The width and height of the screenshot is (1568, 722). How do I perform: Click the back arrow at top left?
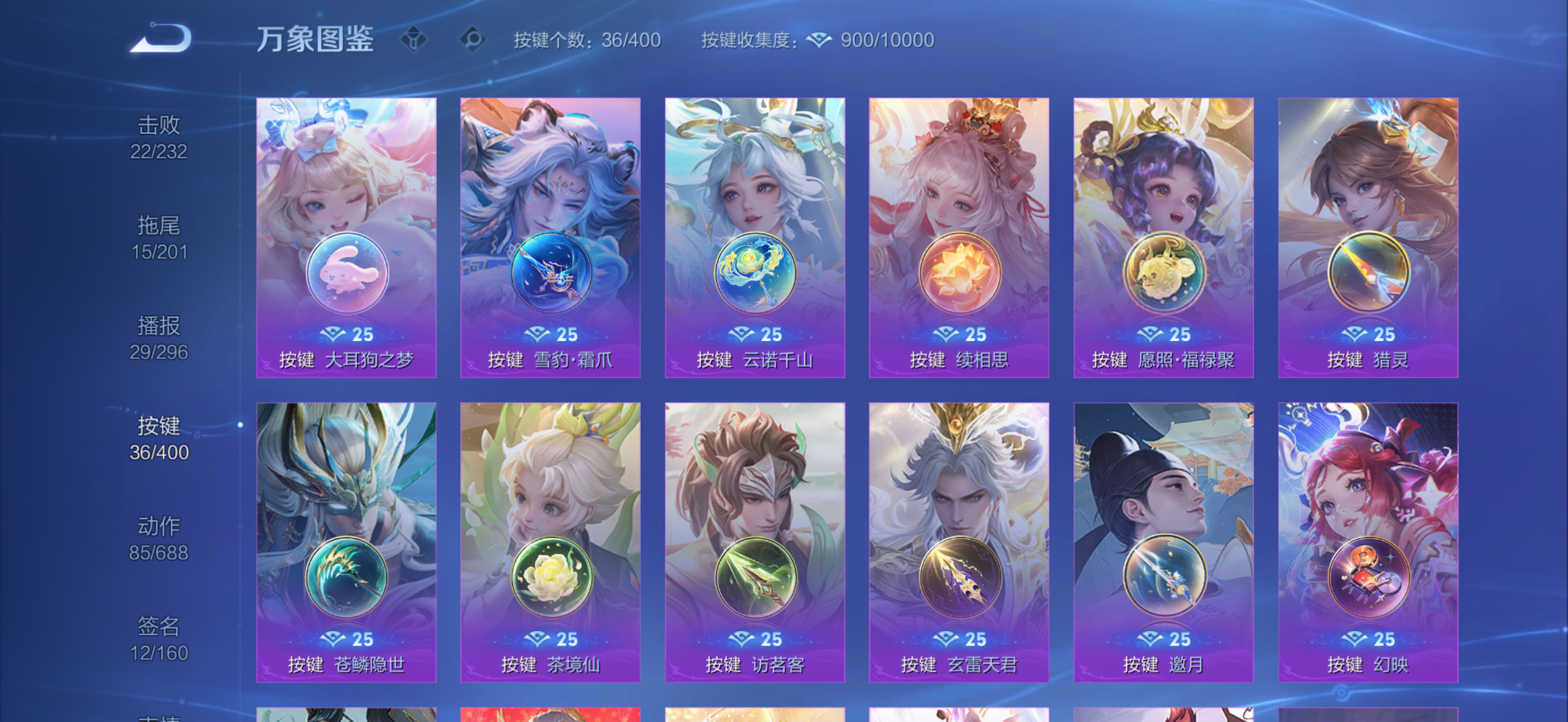160,38
